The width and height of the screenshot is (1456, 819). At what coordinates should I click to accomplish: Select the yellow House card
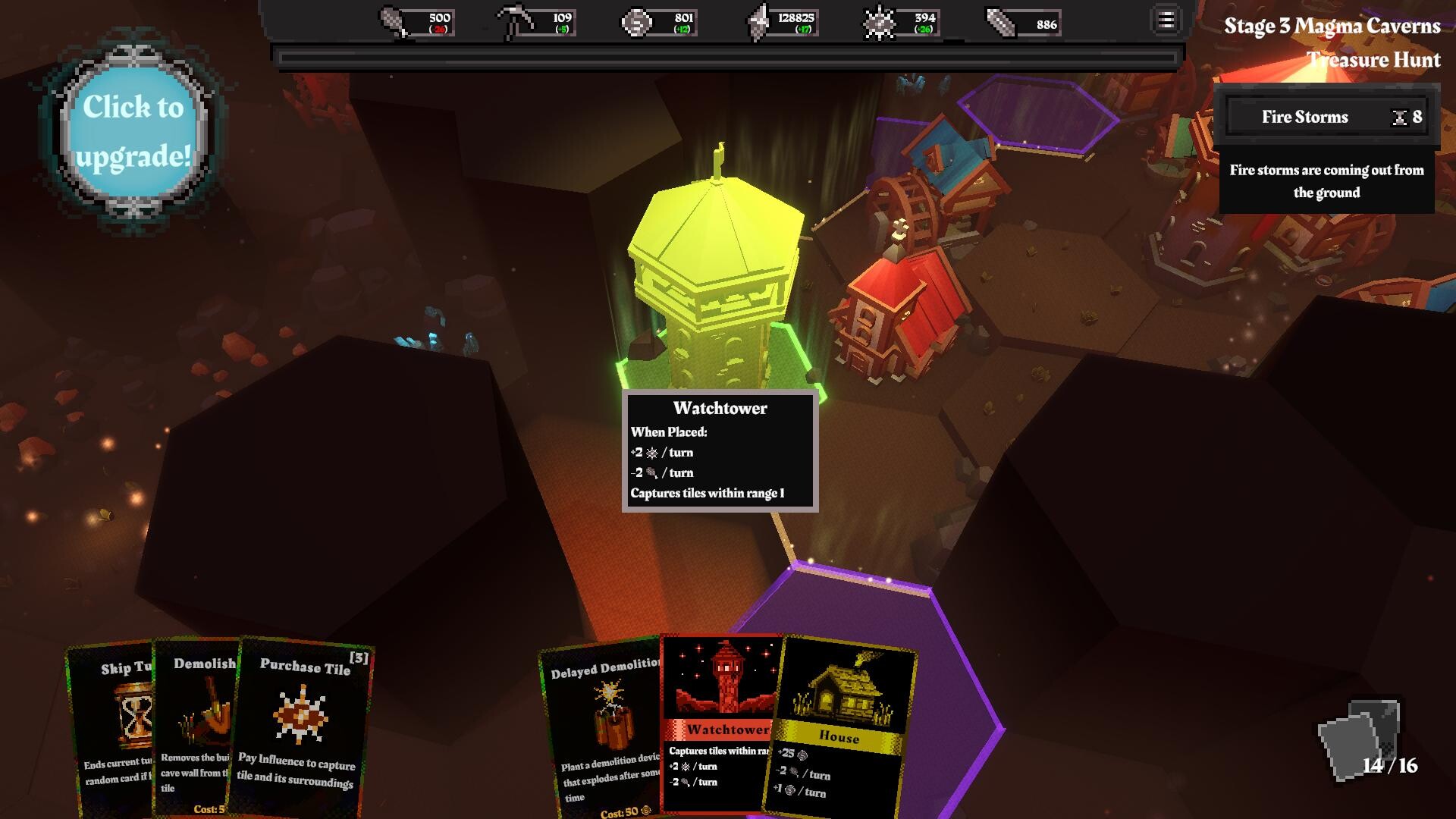click(842, 728)
